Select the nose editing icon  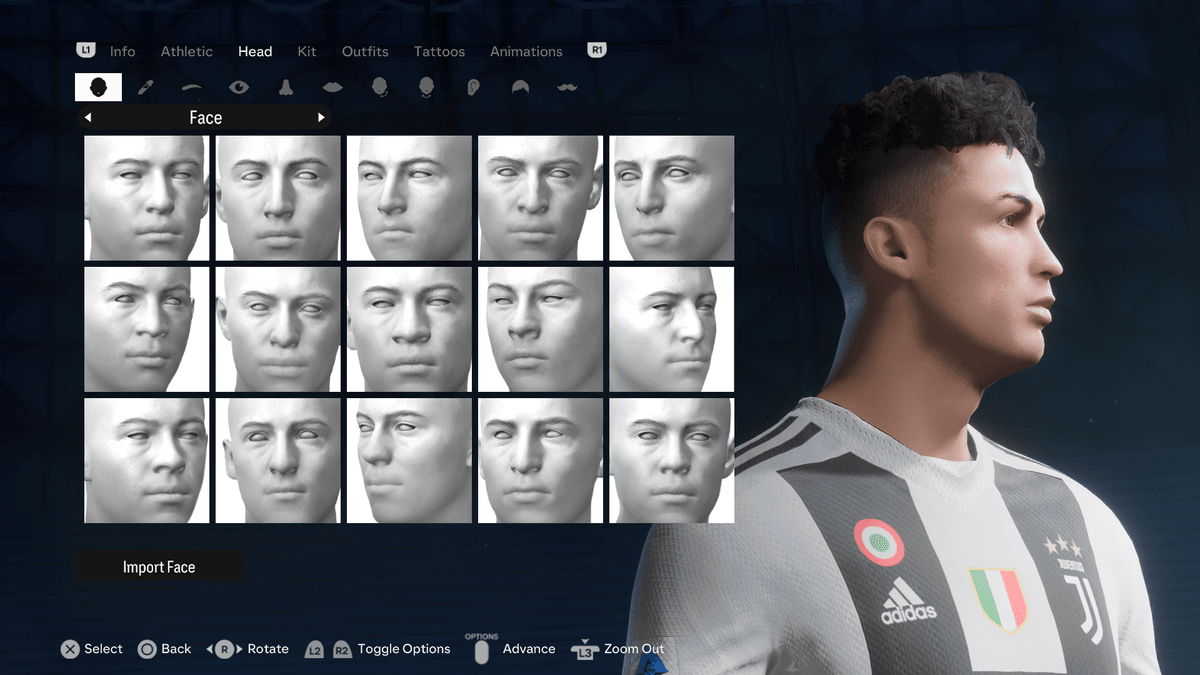point(285,87)
